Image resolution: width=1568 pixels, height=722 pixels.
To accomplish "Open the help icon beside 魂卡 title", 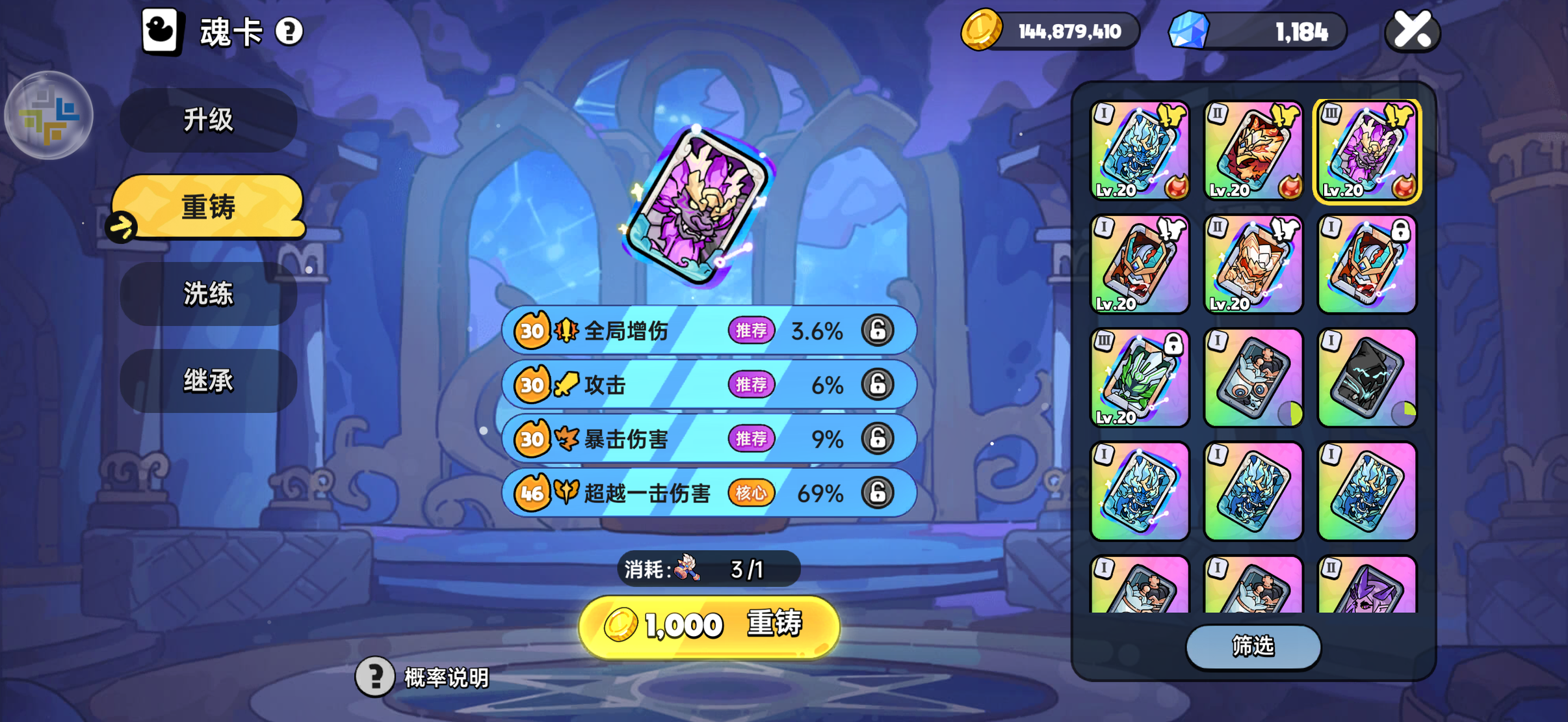I will click(x=289, y=31).
